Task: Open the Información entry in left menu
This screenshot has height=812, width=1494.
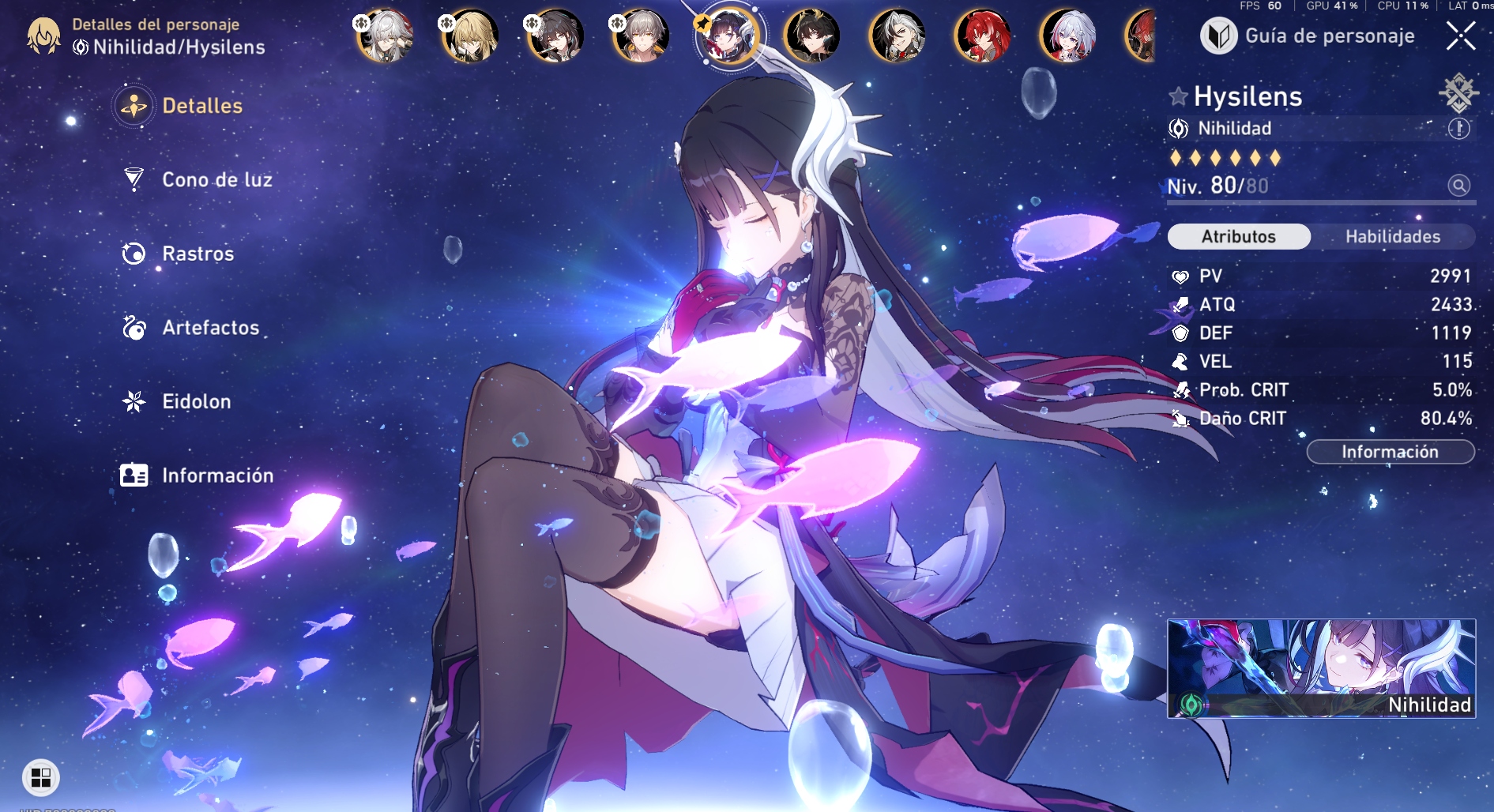Action: tap(217, 476)
